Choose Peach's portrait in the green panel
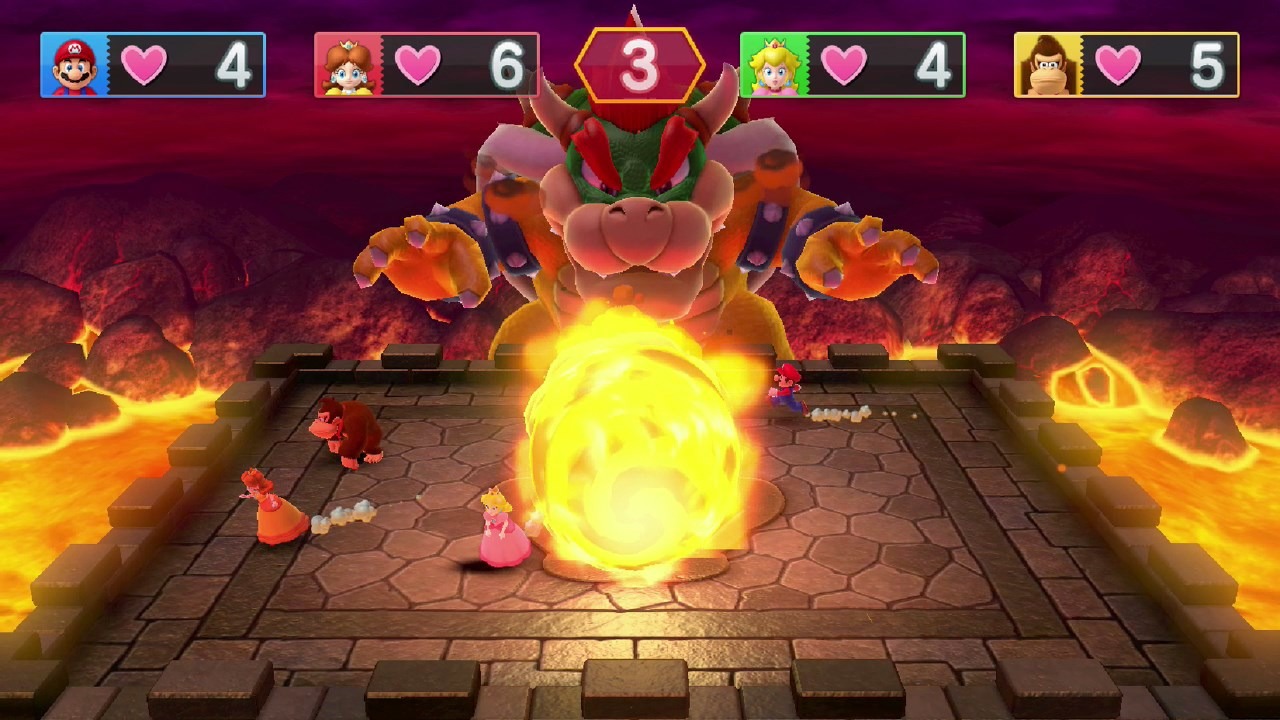The image size is (1280, 720). (x=773, y=65)
